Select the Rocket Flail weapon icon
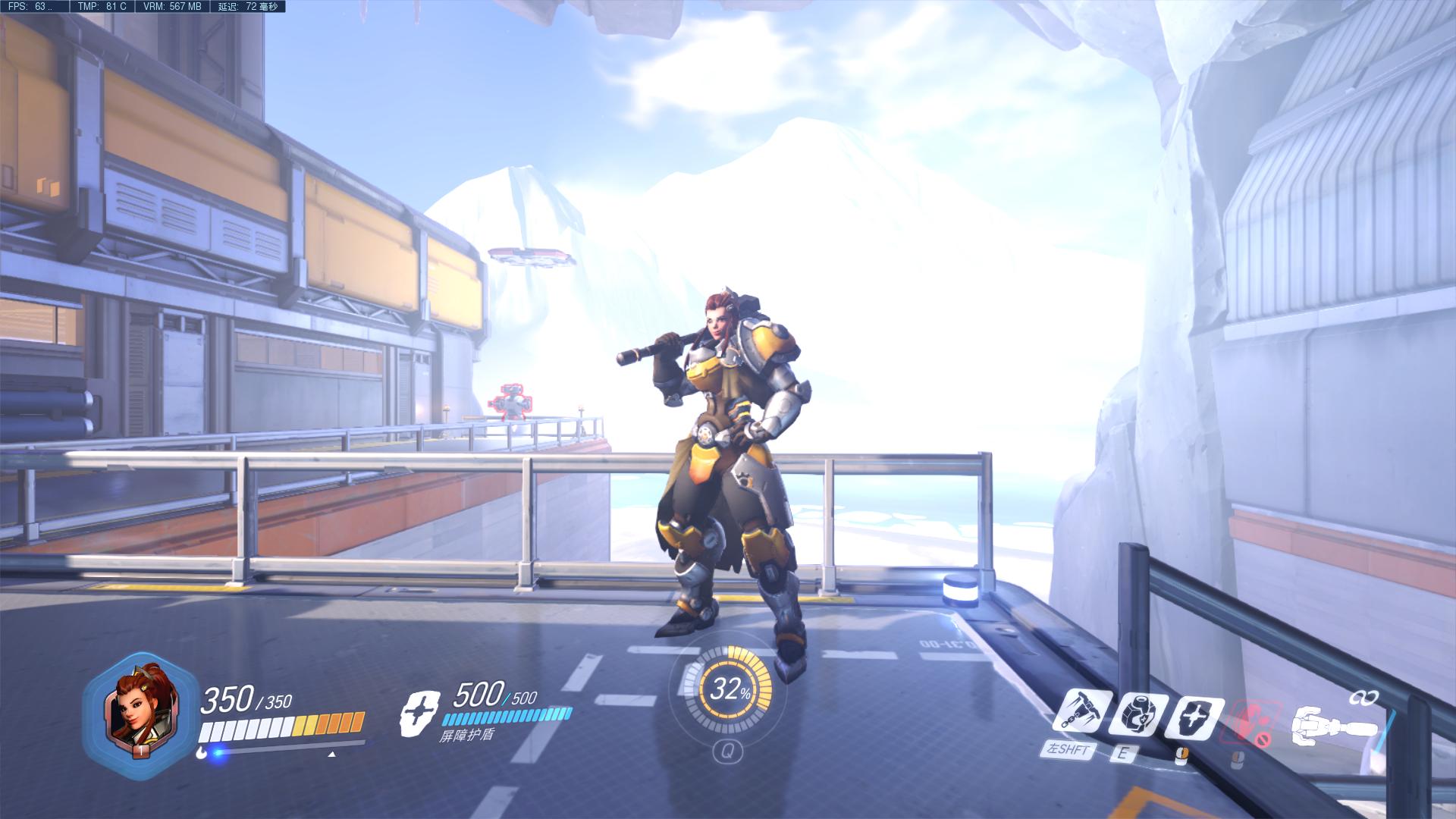Screen dimensions: 1456x819 point(1334,724)
